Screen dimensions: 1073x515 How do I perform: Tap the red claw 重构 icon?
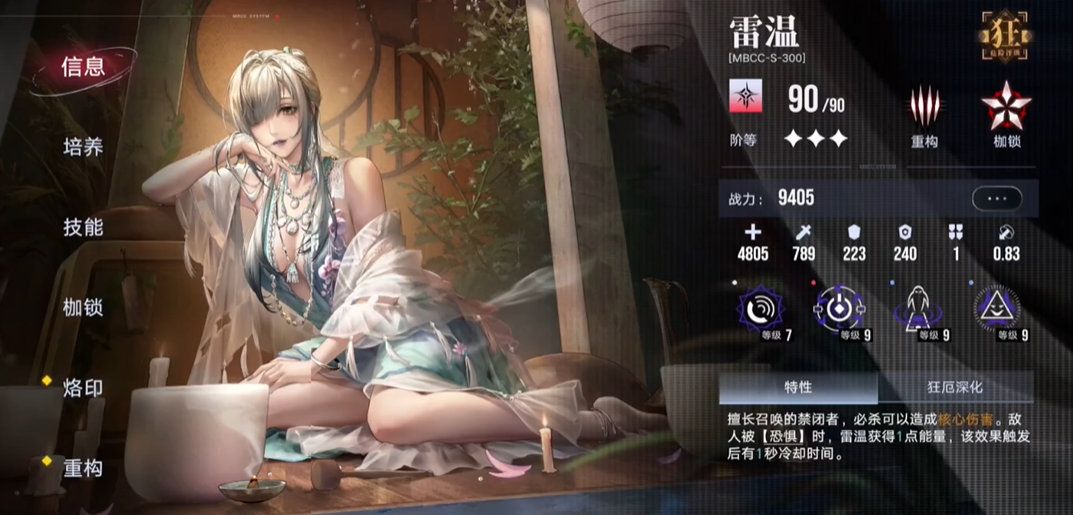pyautogui.click(x=924, y=106)
